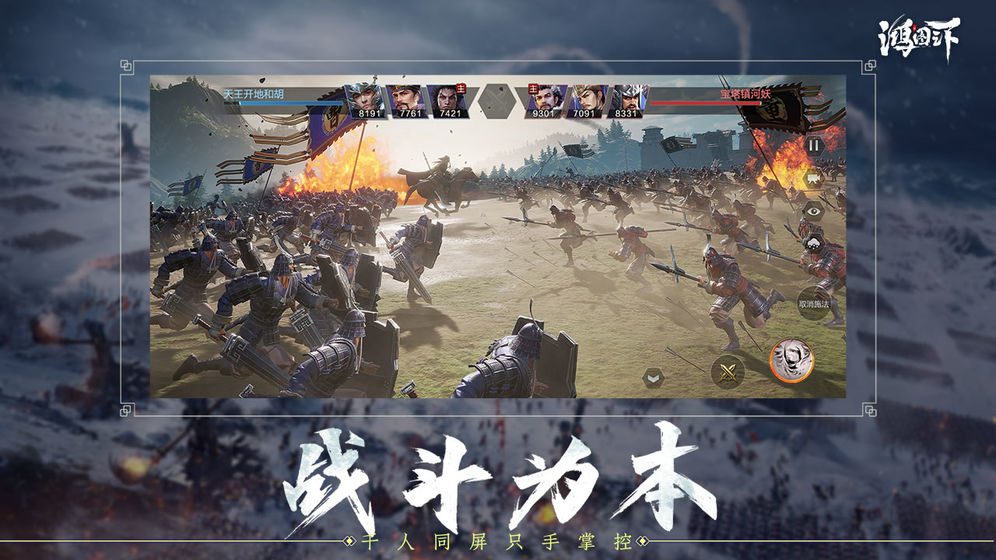Pause the battle
Screen dimensions: 996x560
pos(813,145)
